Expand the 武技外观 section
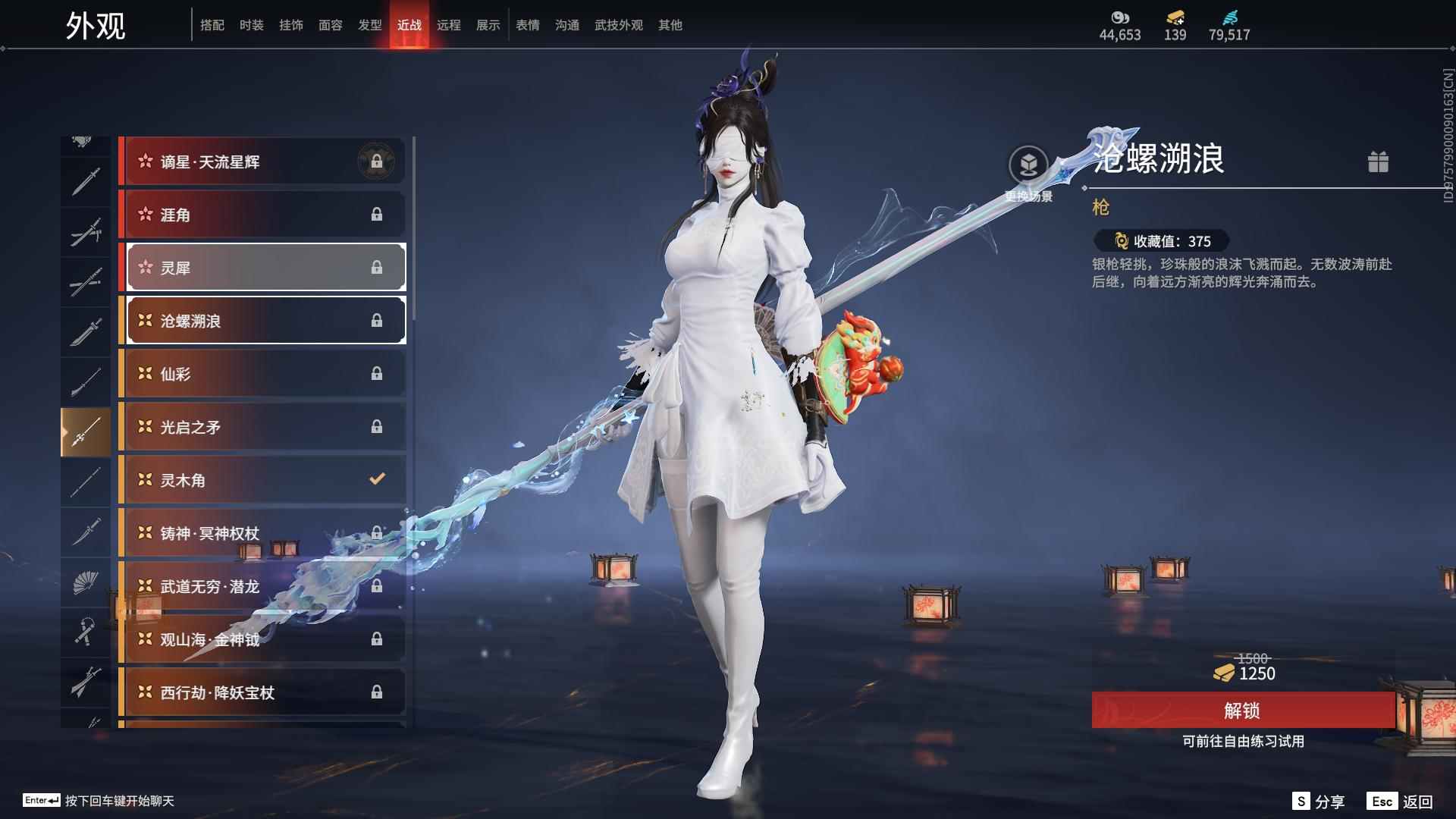 618,25
